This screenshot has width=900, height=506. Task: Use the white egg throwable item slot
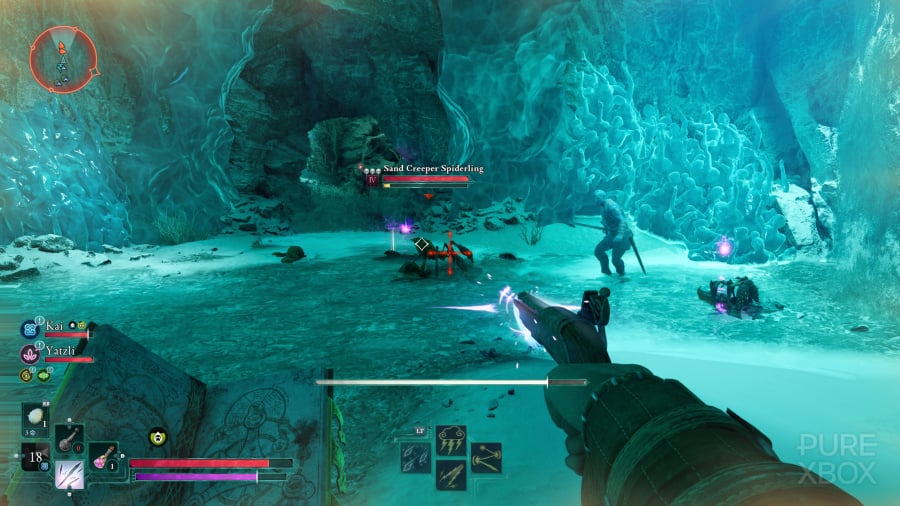point(35,418)
